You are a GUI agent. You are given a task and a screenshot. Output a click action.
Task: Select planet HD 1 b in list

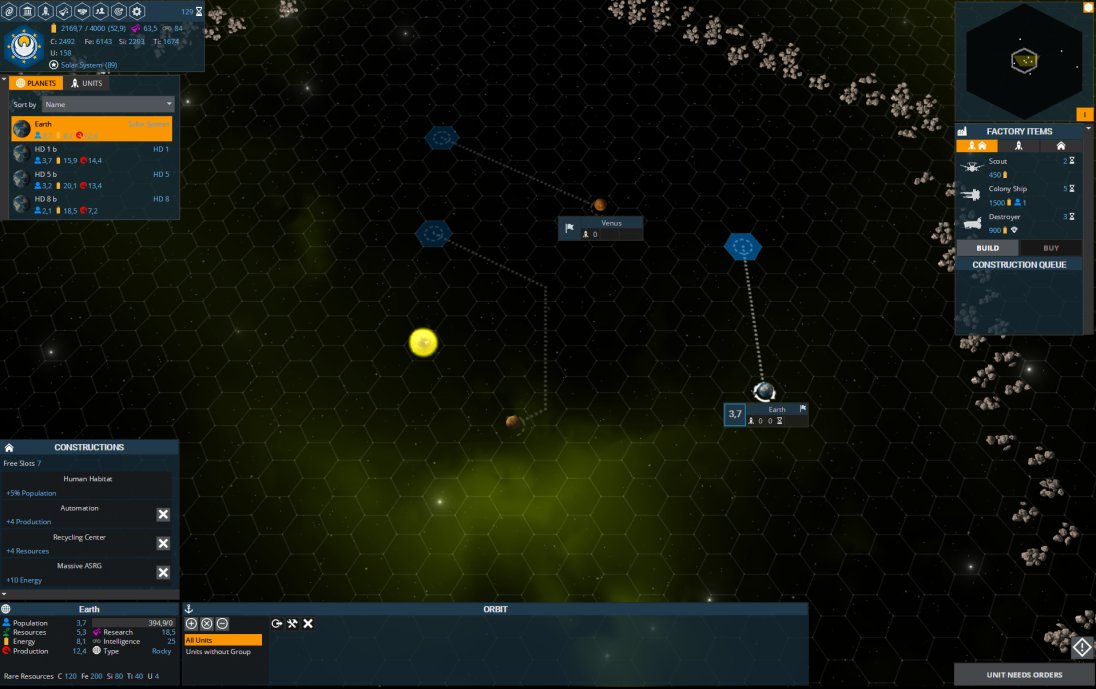click(x=91, y=154)
